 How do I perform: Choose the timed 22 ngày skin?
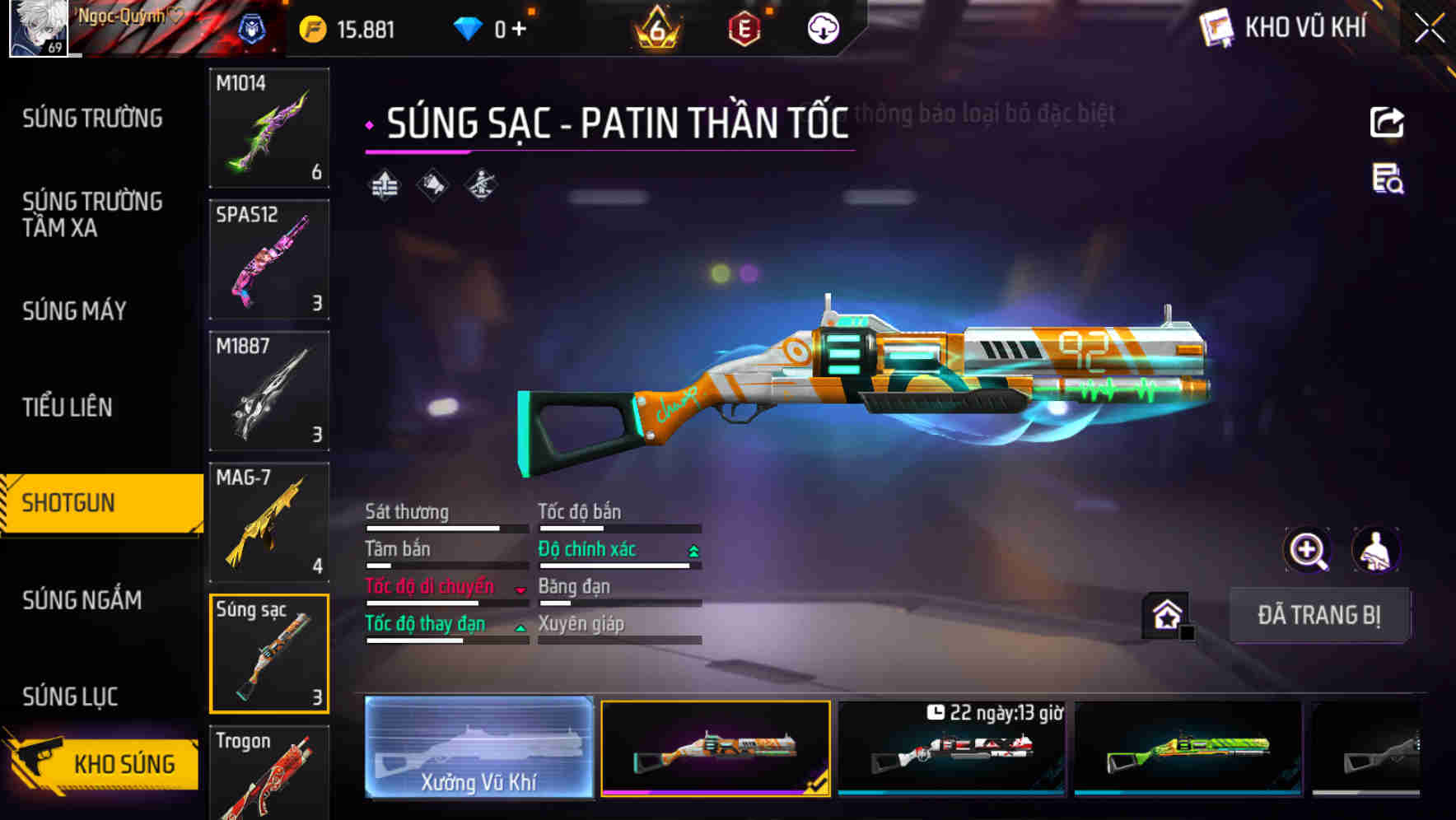(951, 748)
